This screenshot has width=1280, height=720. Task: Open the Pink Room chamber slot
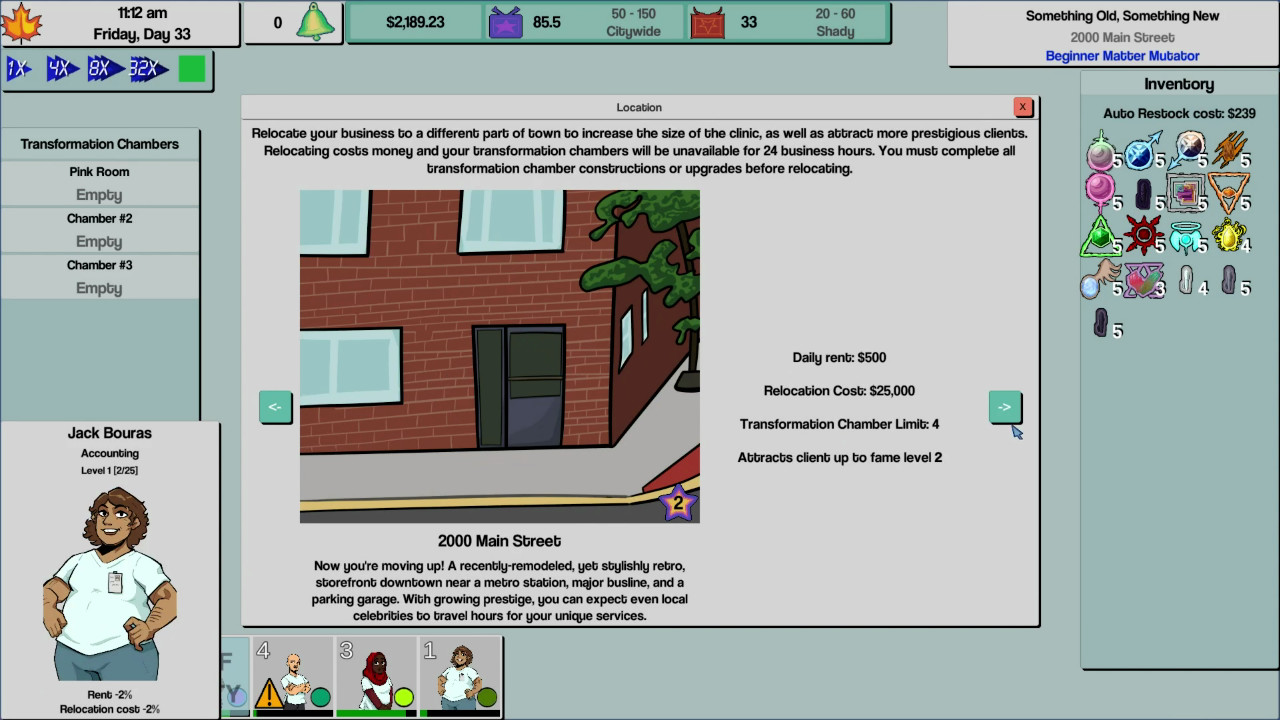(x=99, y=183)
